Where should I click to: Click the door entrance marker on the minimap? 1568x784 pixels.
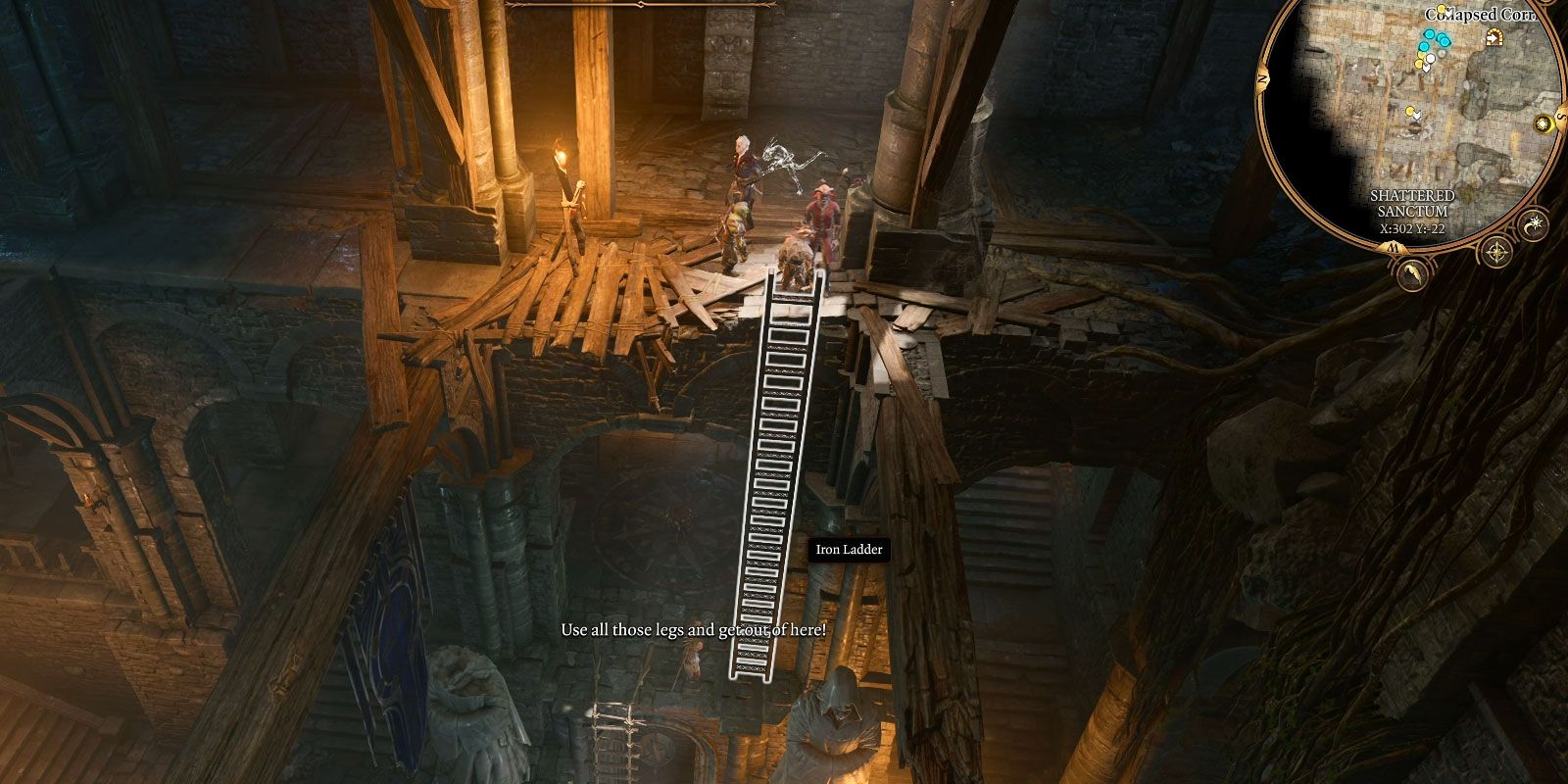1494,37
